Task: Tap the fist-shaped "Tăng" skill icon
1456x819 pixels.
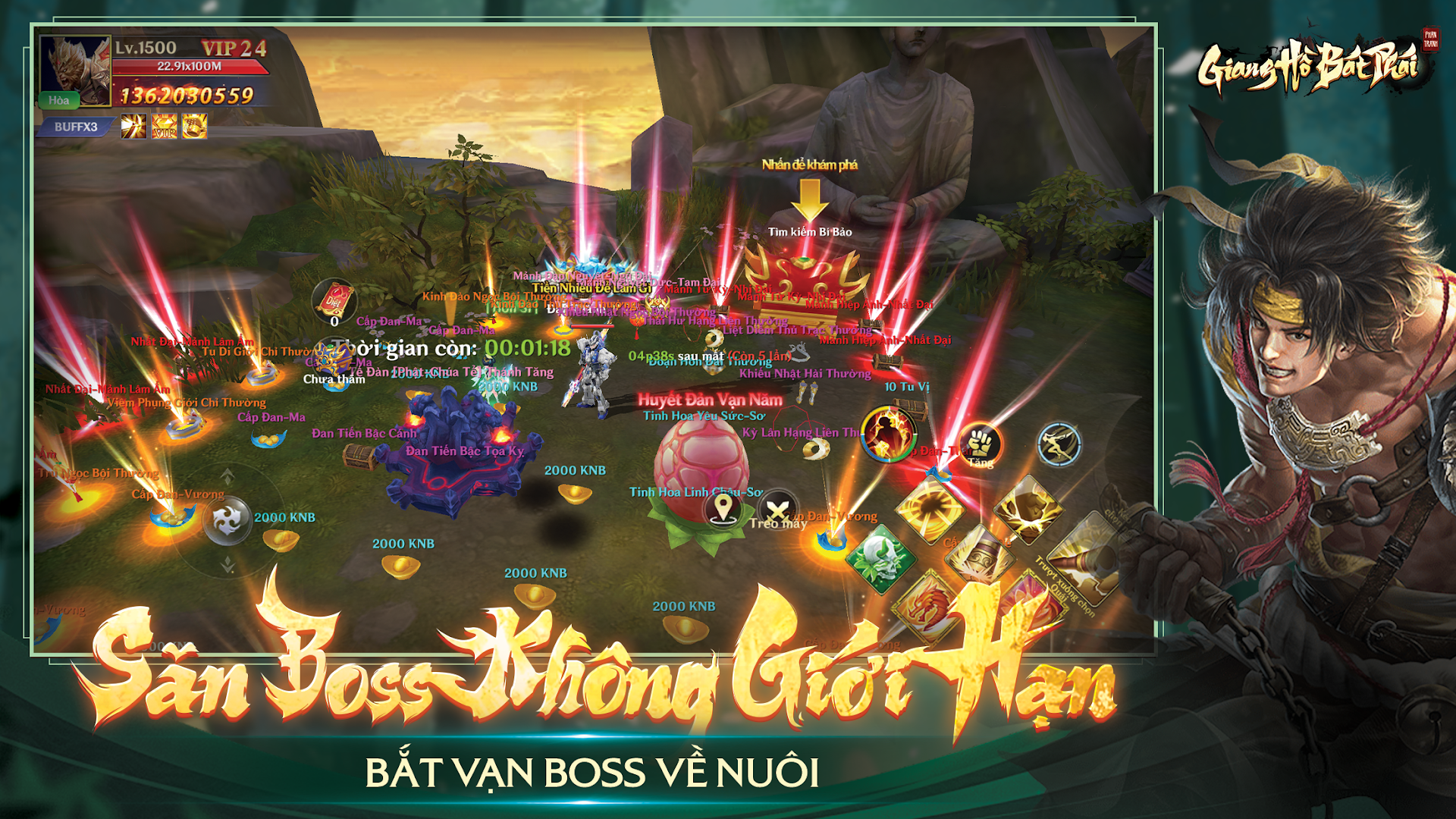Action: [x=980, y=444]
